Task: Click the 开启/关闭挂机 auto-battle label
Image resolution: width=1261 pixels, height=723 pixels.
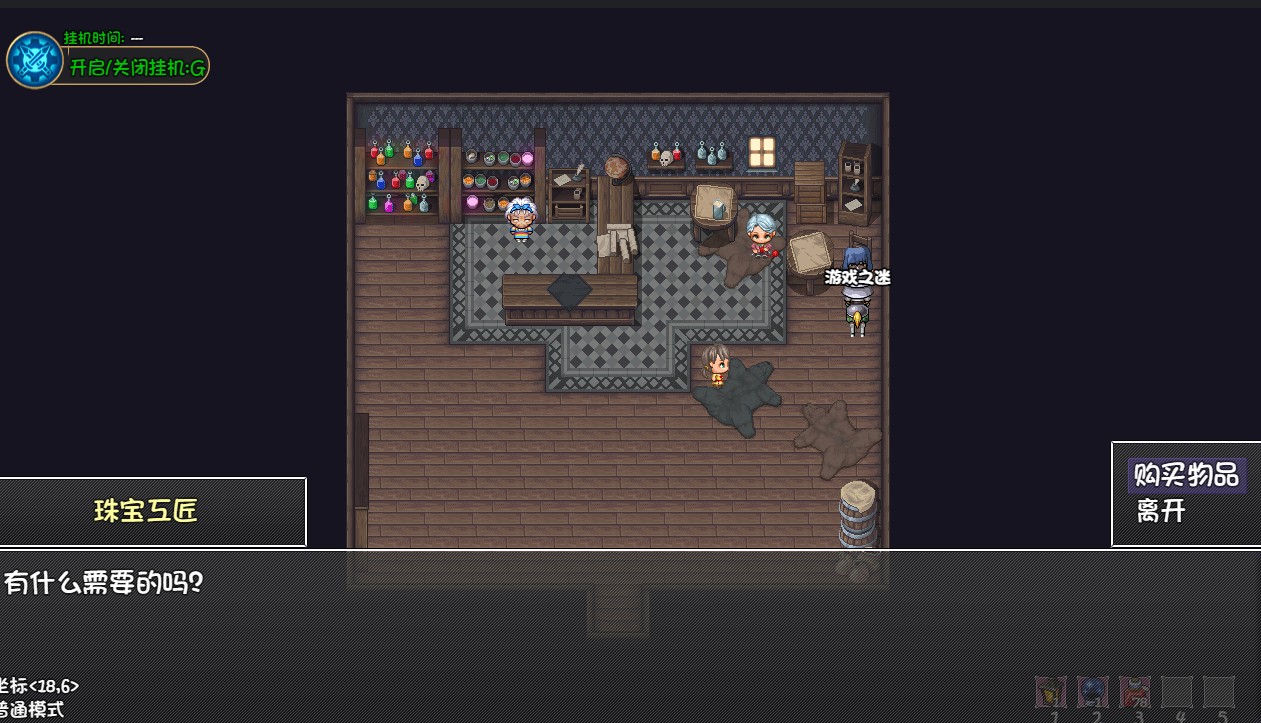Action: [x=137, y=67]
